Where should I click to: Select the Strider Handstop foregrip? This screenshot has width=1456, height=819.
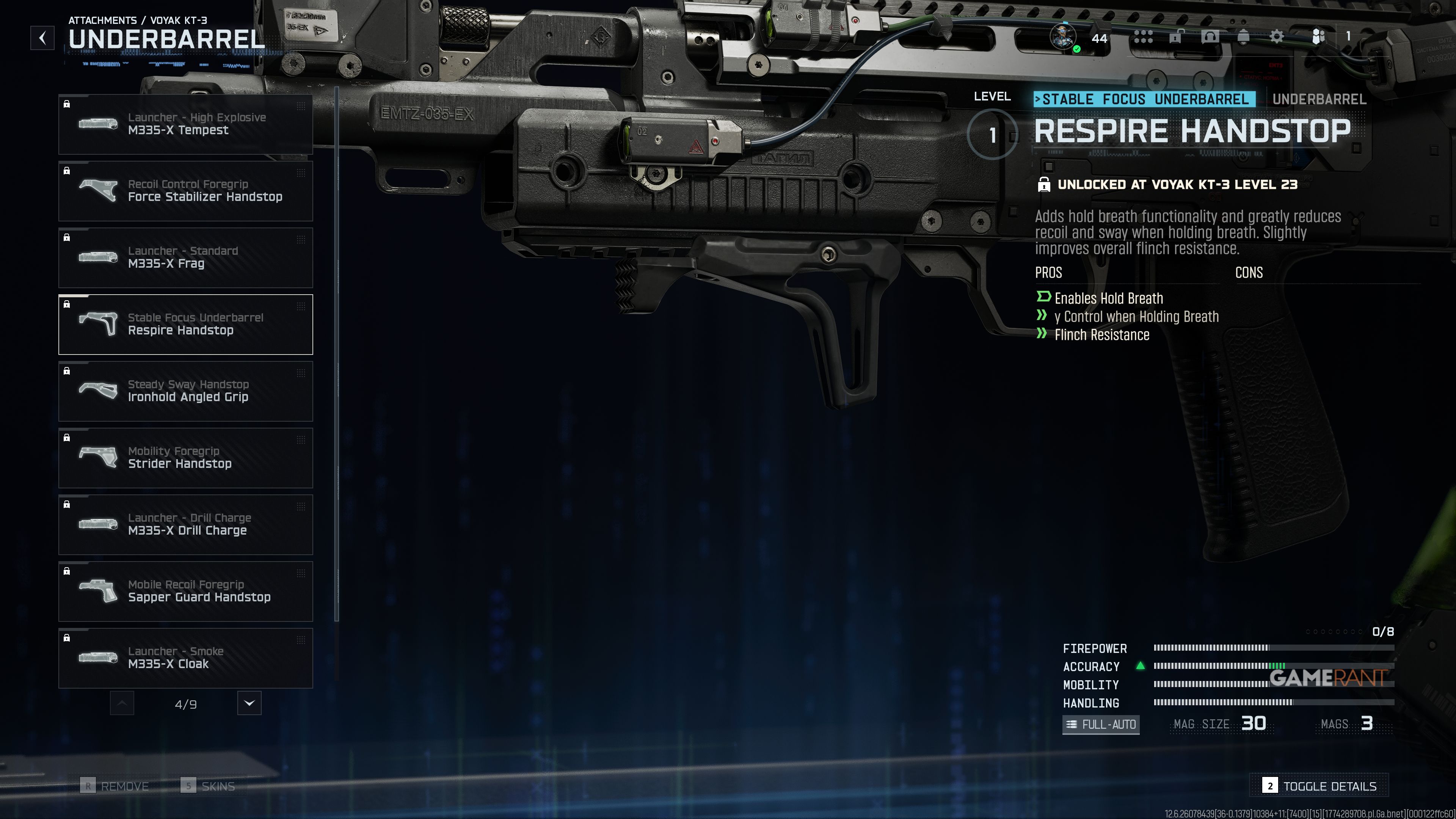185,458
